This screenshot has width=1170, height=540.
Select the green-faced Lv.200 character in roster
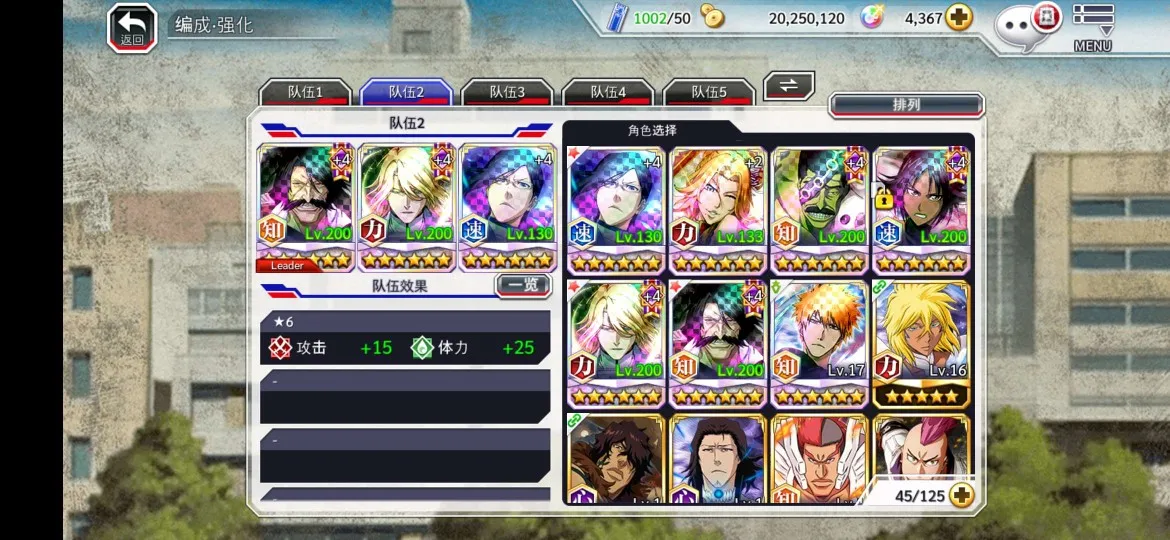click(819, 210)
